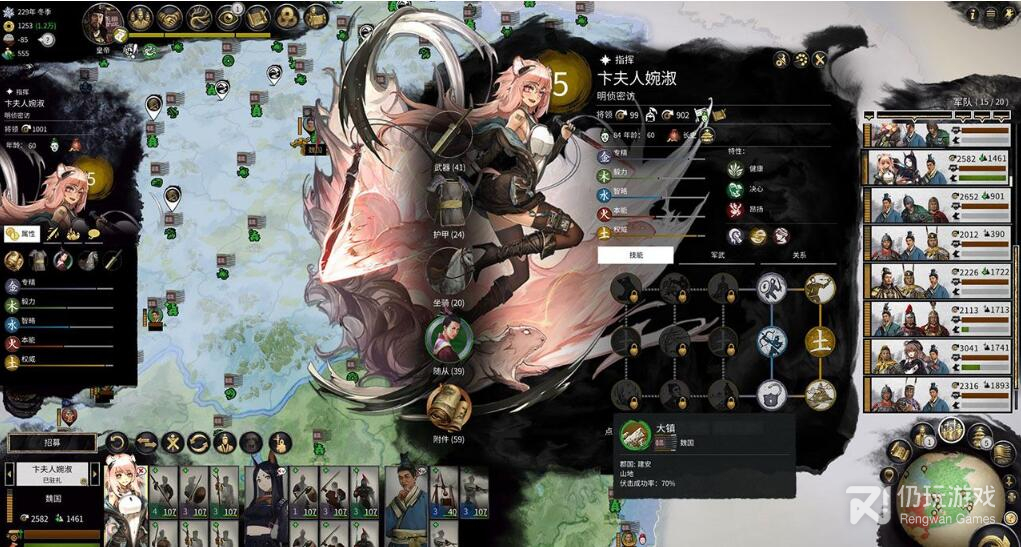Click the 招募 recruit button
1021x547 pixels.
53,442
